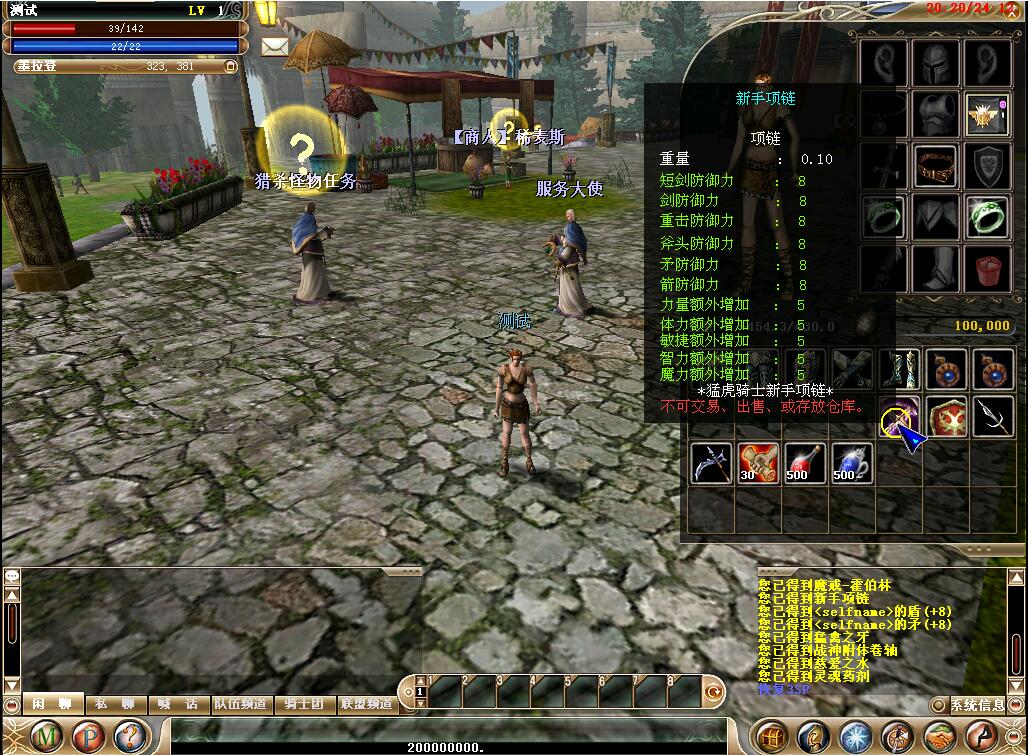This screenshot has width=1028, height=755.
Task: Click the 系统信息 system info button
Action: pyautogui.click(x=977, y=705)
